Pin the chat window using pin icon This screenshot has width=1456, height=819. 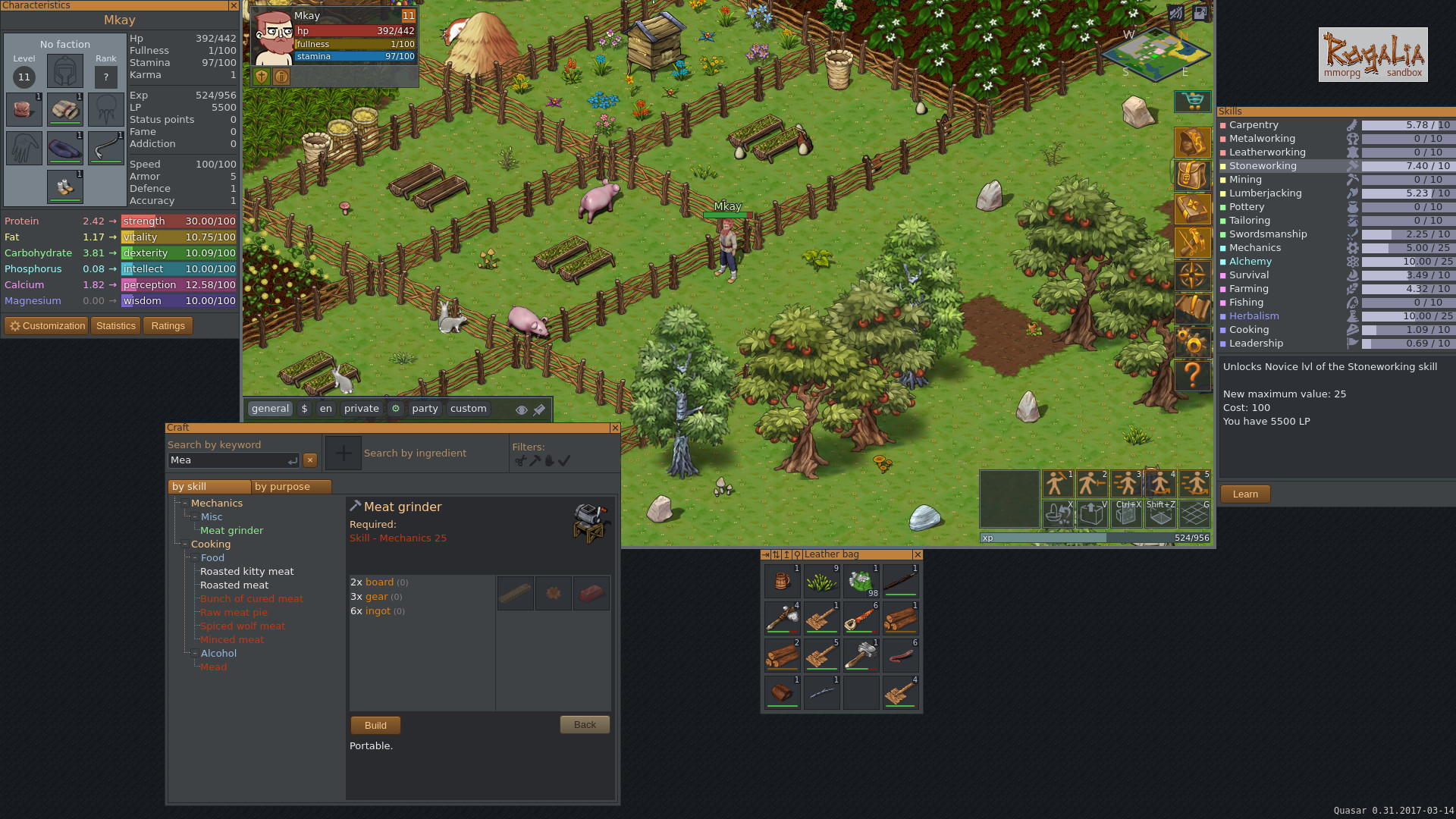[539, 409]
